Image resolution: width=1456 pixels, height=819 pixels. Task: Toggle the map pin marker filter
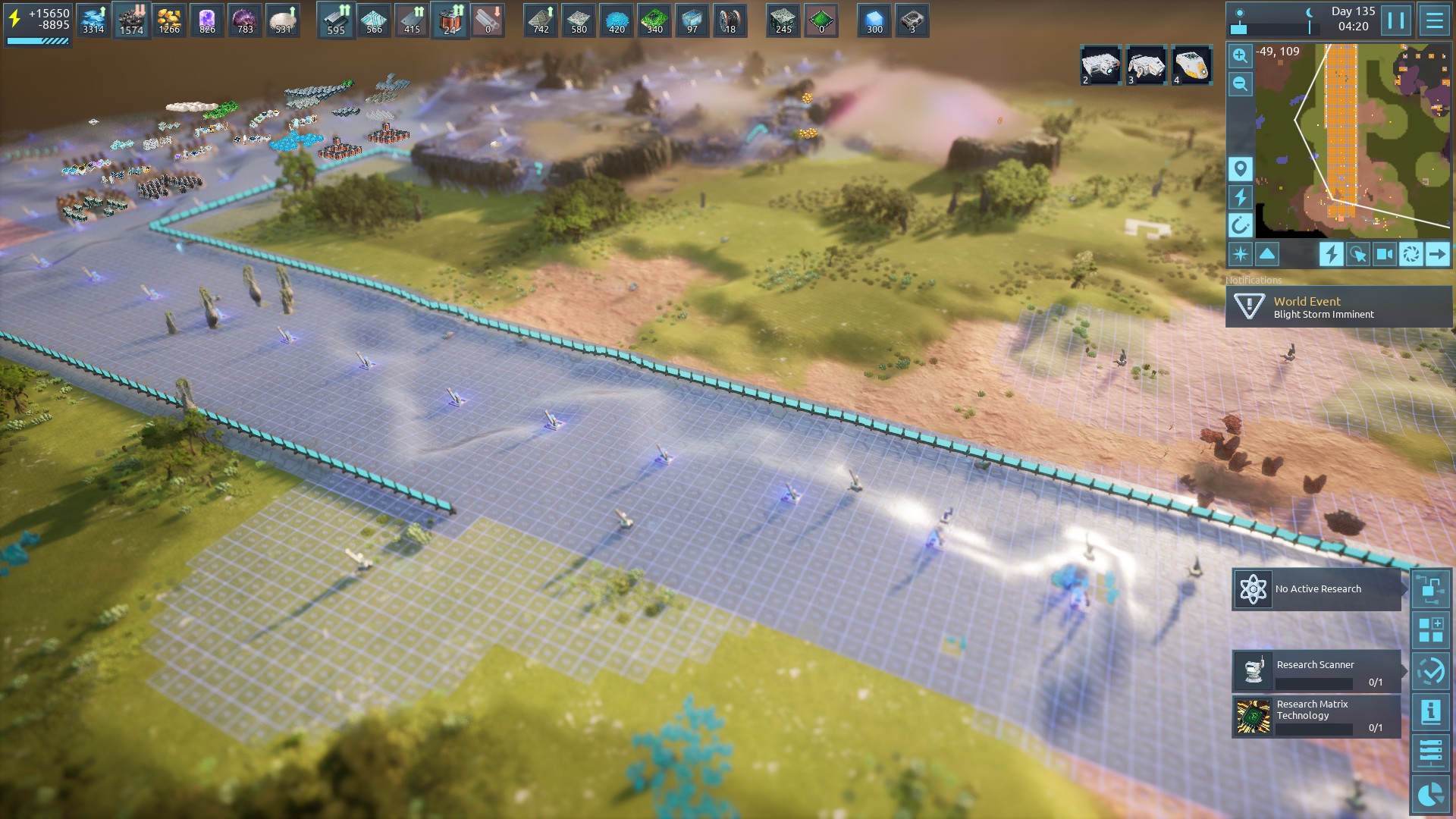(1240, 168)
